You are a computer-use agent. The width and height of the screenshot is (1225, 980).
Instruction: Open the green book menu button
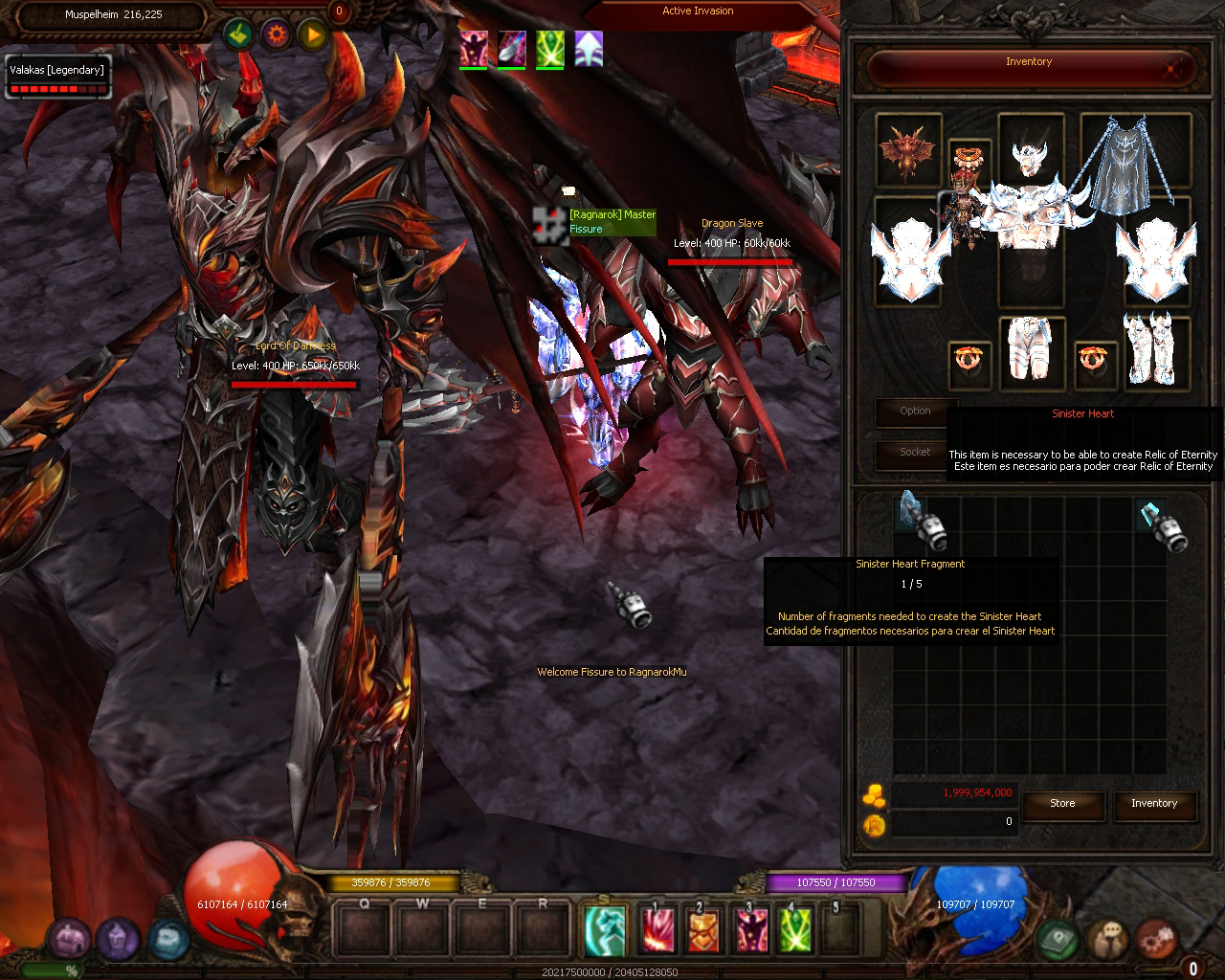(x=1058, y=940)
